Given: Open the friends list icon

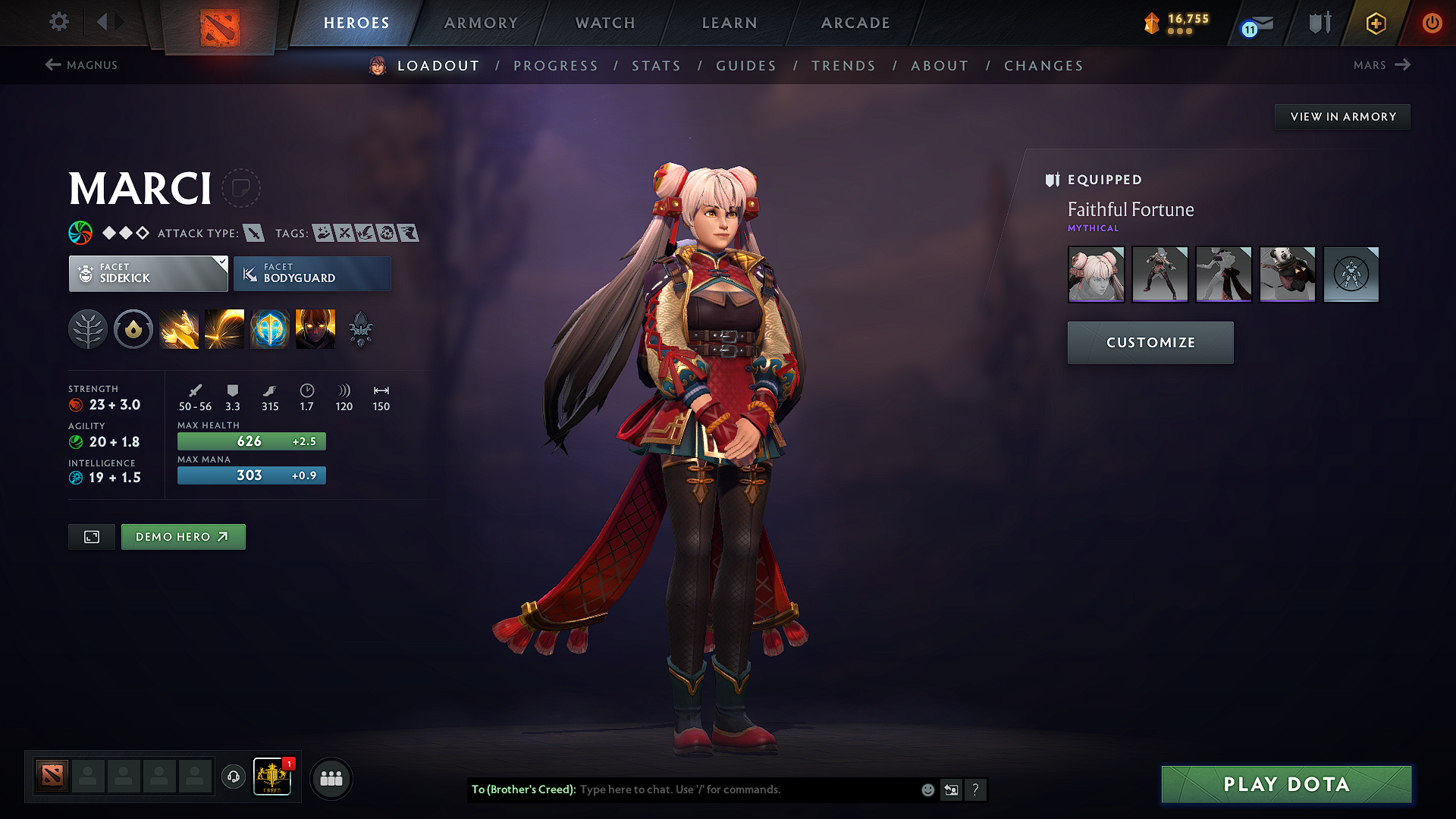Looking at the screenshot, I should [x=331, y=778].
